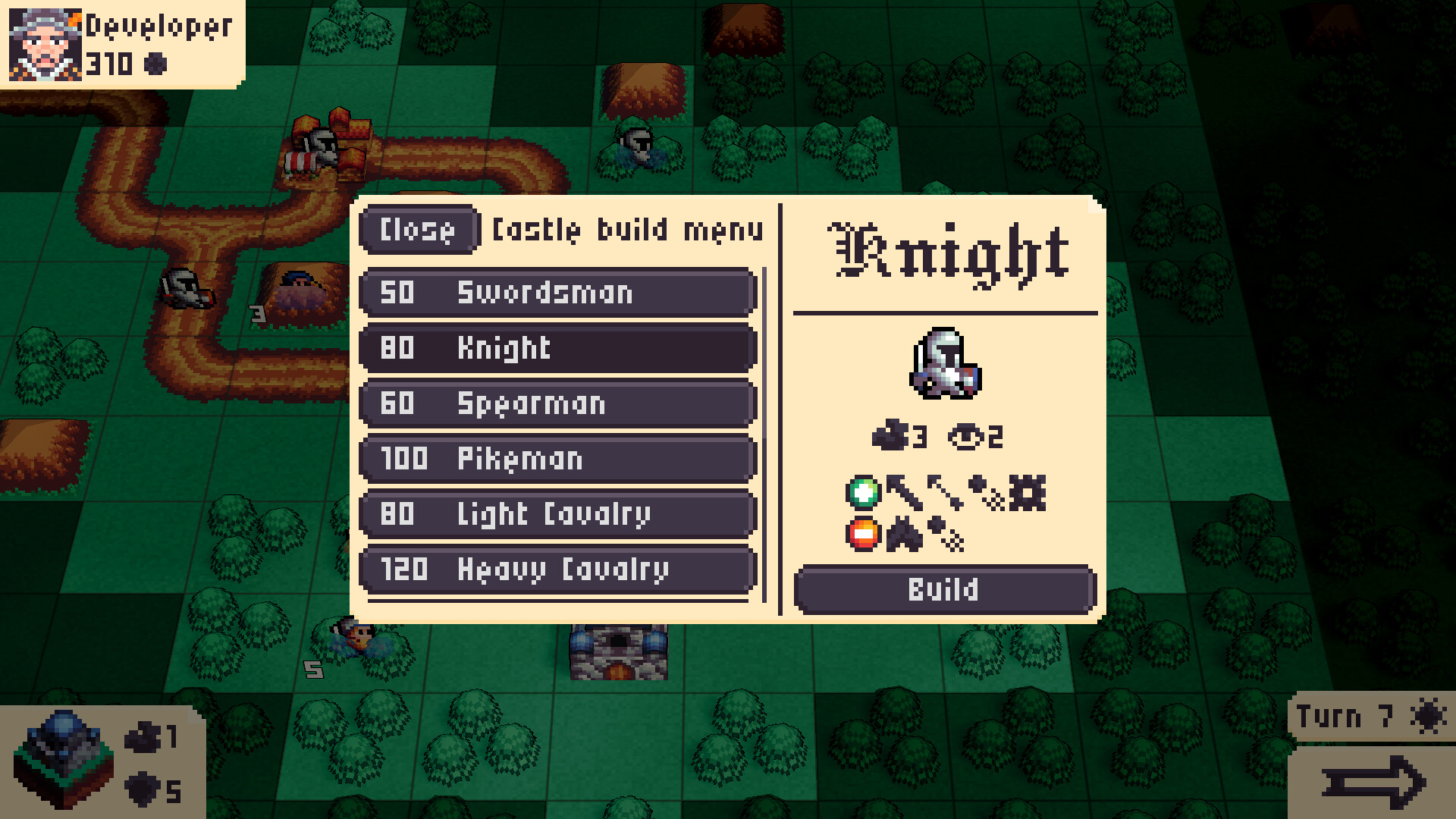Screen dimensions: 1456x819
Task: Toggle the Knight entry in the build list
Action: coord(557,349)
